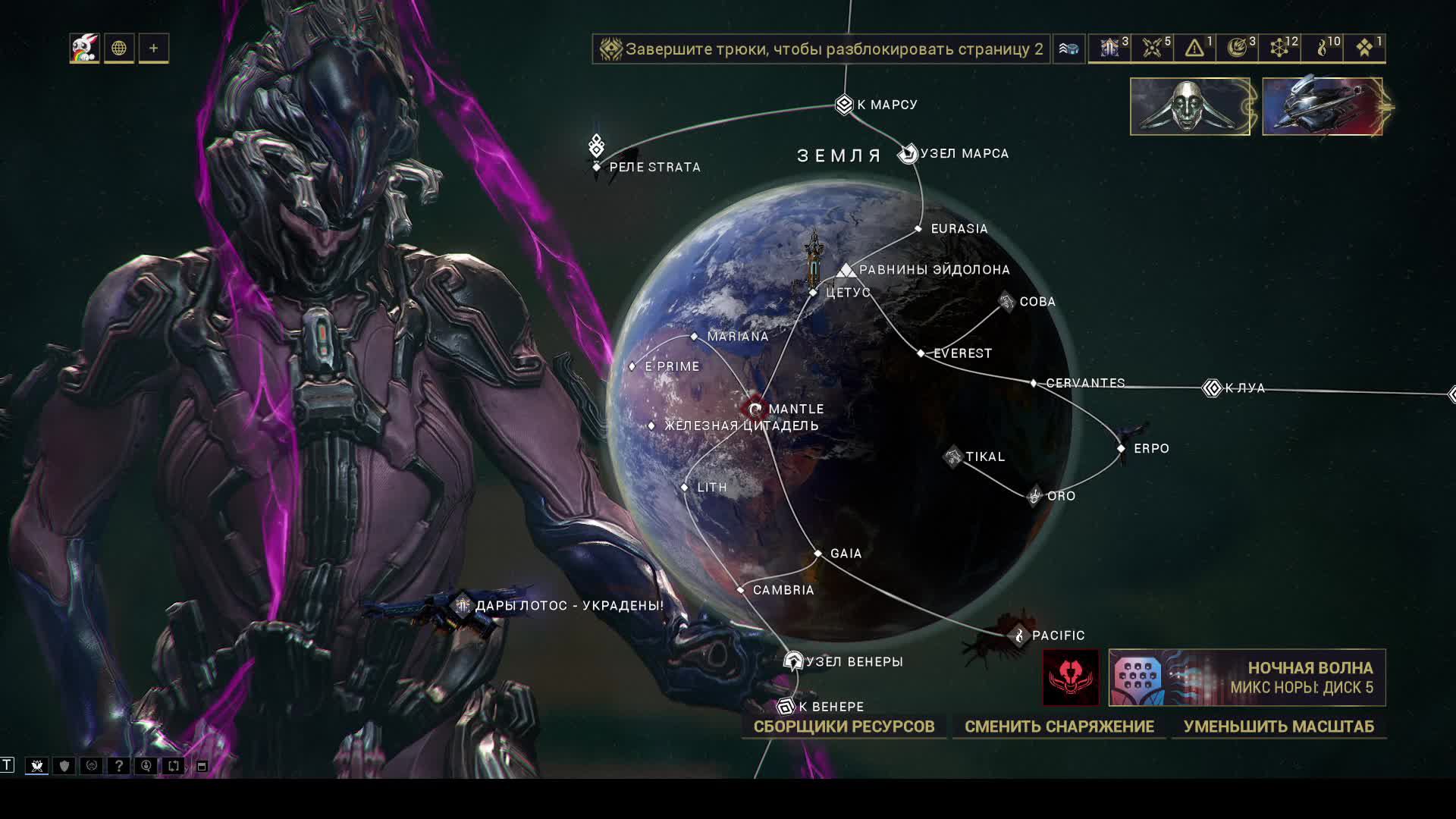Select the Eurasia mission node
The height and width of the screenshot is (819, 1456).
click(x=918, y=228)
